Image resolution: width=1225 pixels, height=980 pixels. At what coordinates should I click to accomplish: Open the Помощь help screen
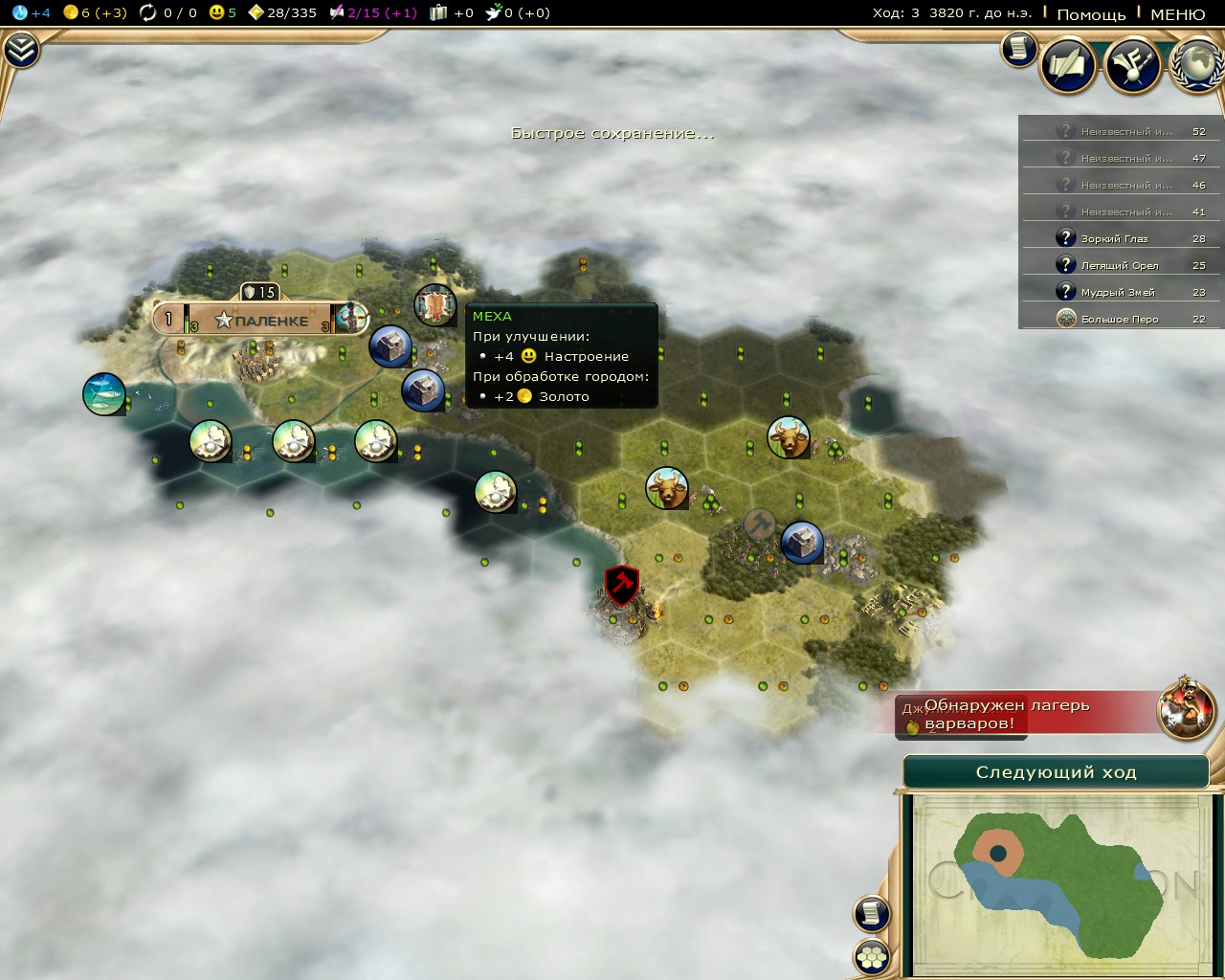(1091, 14)
